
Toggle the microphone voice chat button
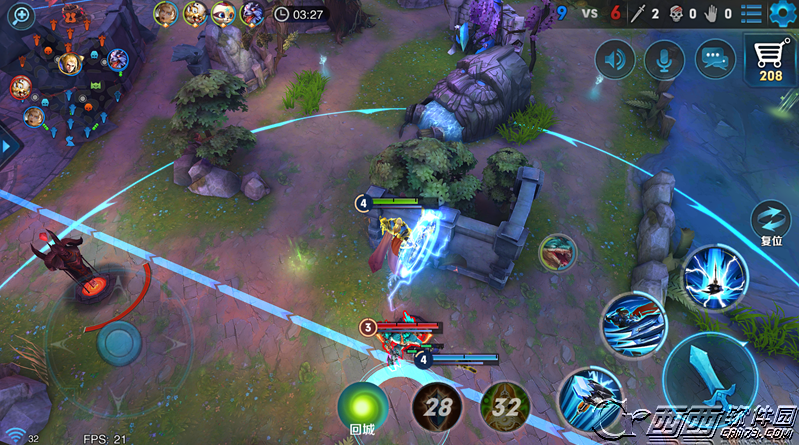pyautogui.click(x=663, y=61)
